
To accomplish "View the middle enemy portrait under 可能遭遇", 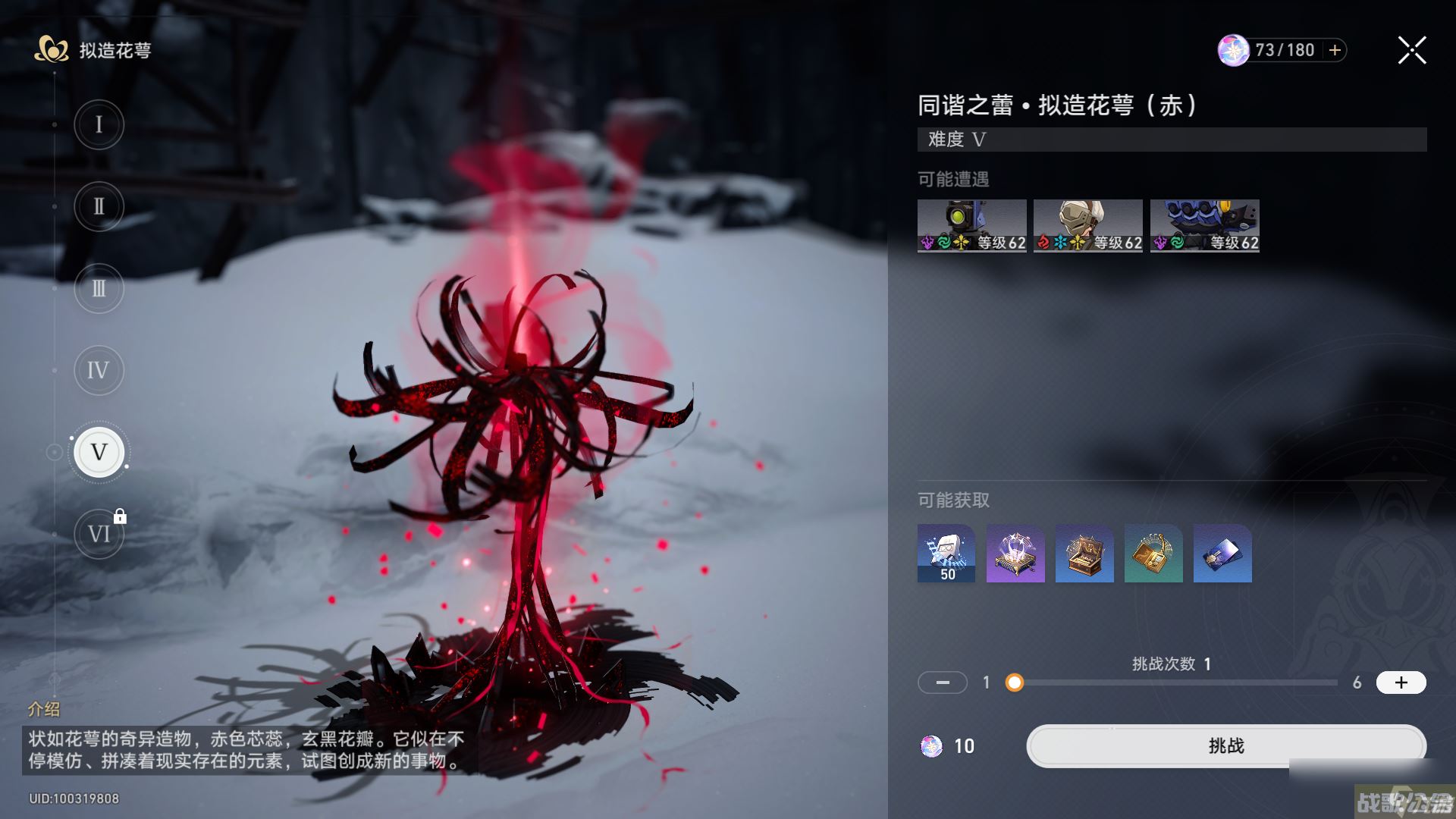I will click(1087, 224).
